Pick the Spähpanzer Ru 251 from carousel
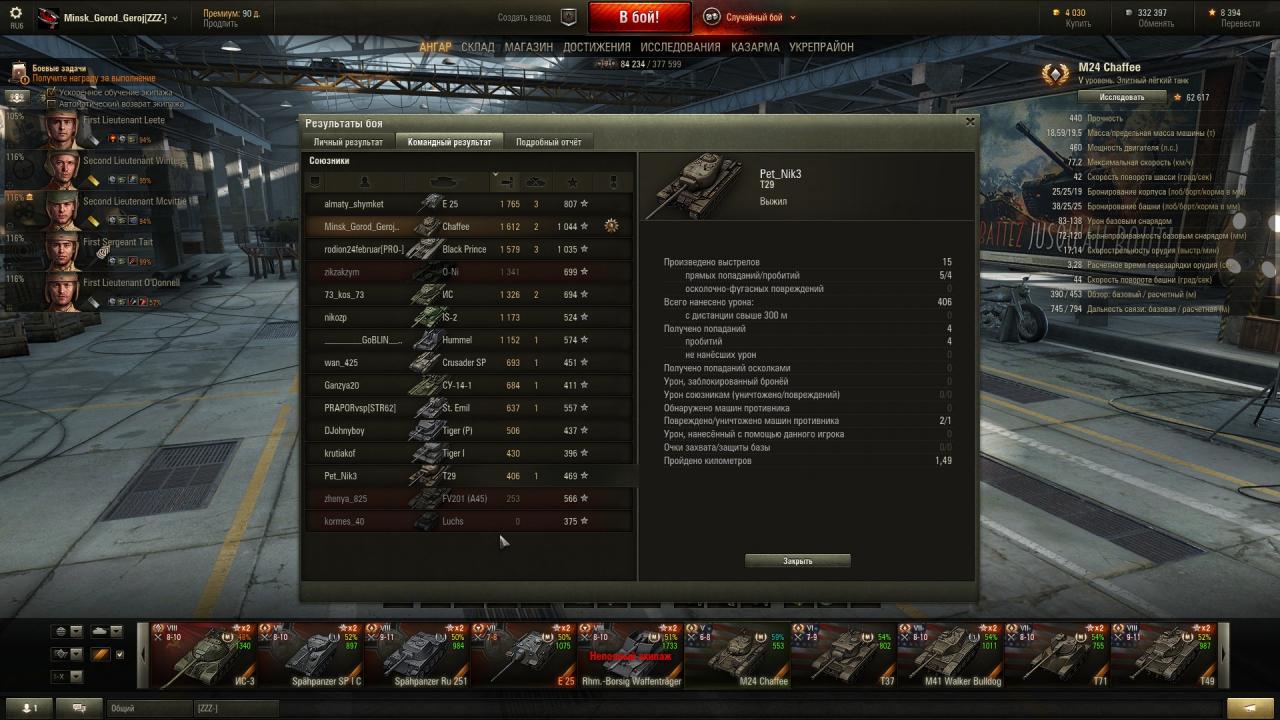The image size is (1280, 720). [x=417, y=655]
